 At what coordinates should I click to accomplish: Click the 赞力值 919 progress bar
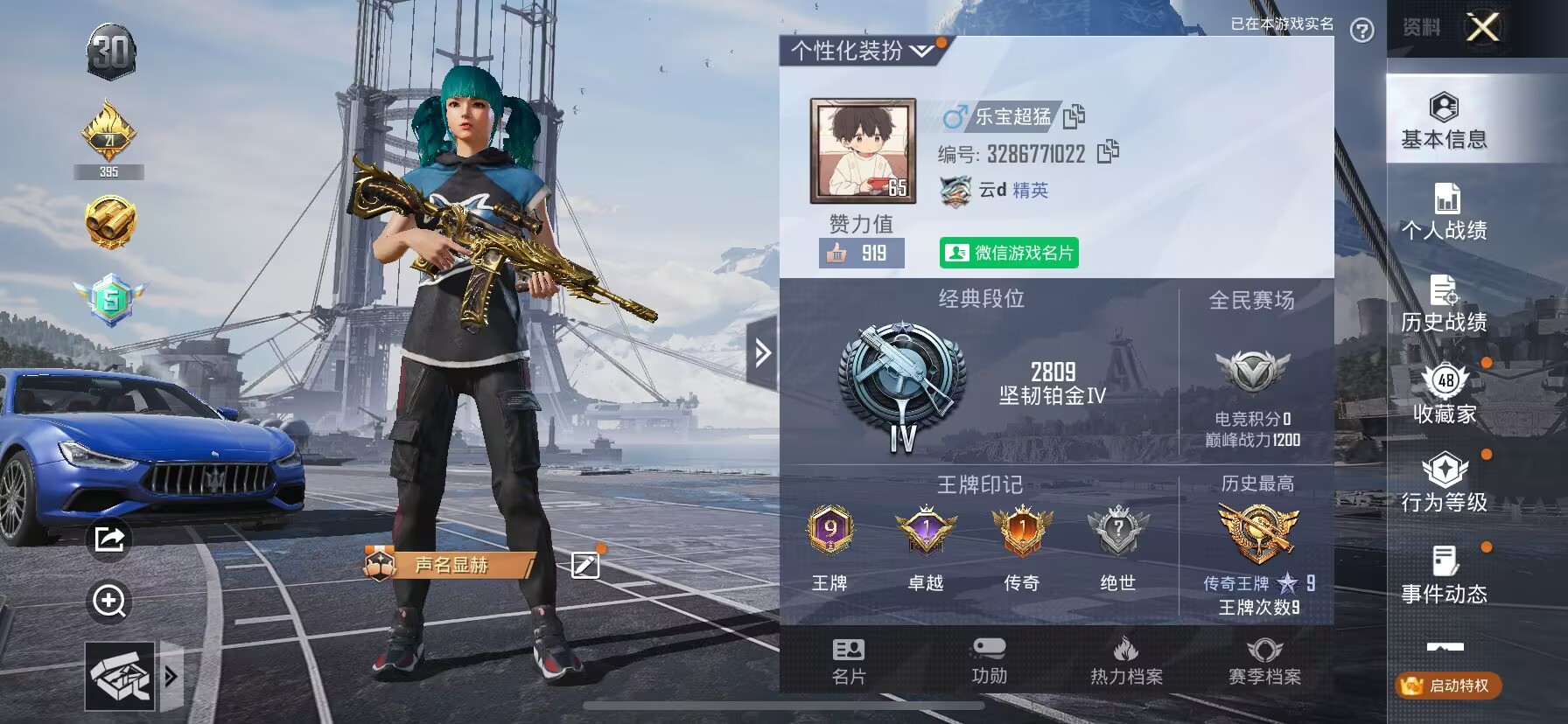tap(860, 254)
